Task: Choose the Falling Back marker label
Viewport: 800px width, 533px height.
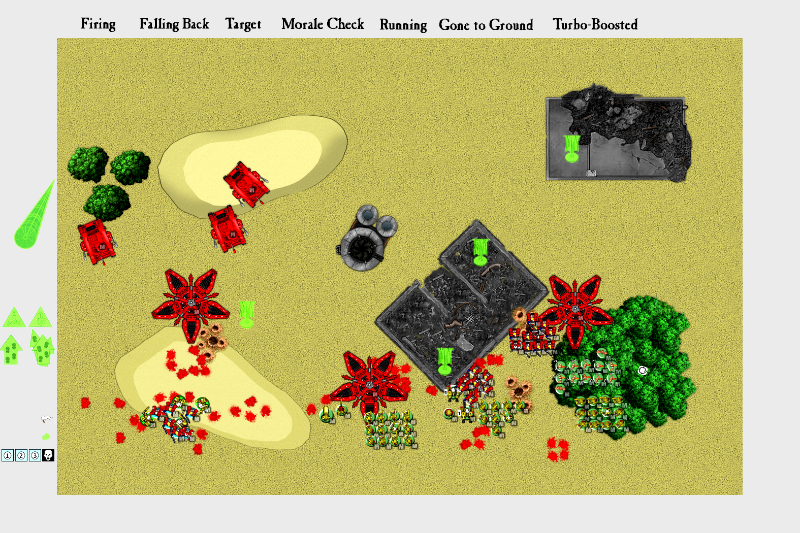Action: pos(174,24)
